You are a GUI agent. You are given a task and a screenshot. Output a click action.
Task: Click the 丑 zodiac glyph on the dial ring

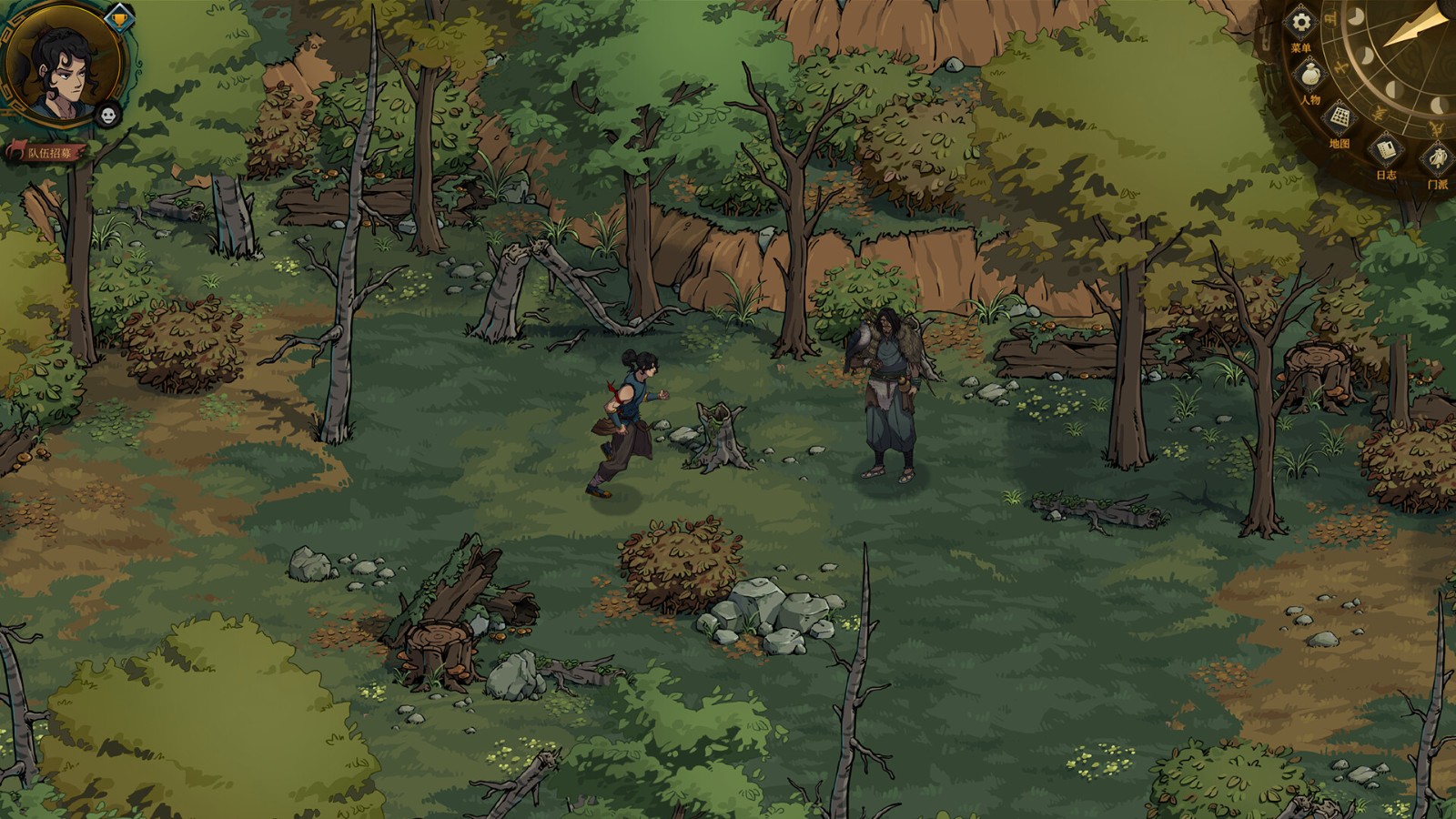point(1330,16)
